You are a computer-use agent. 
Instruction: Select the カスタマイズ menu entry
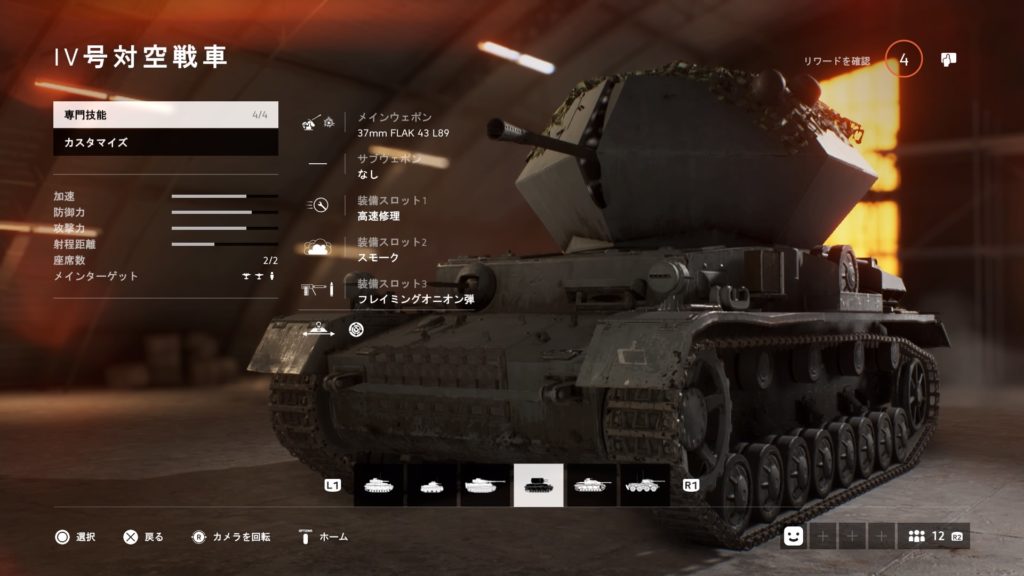165,143
